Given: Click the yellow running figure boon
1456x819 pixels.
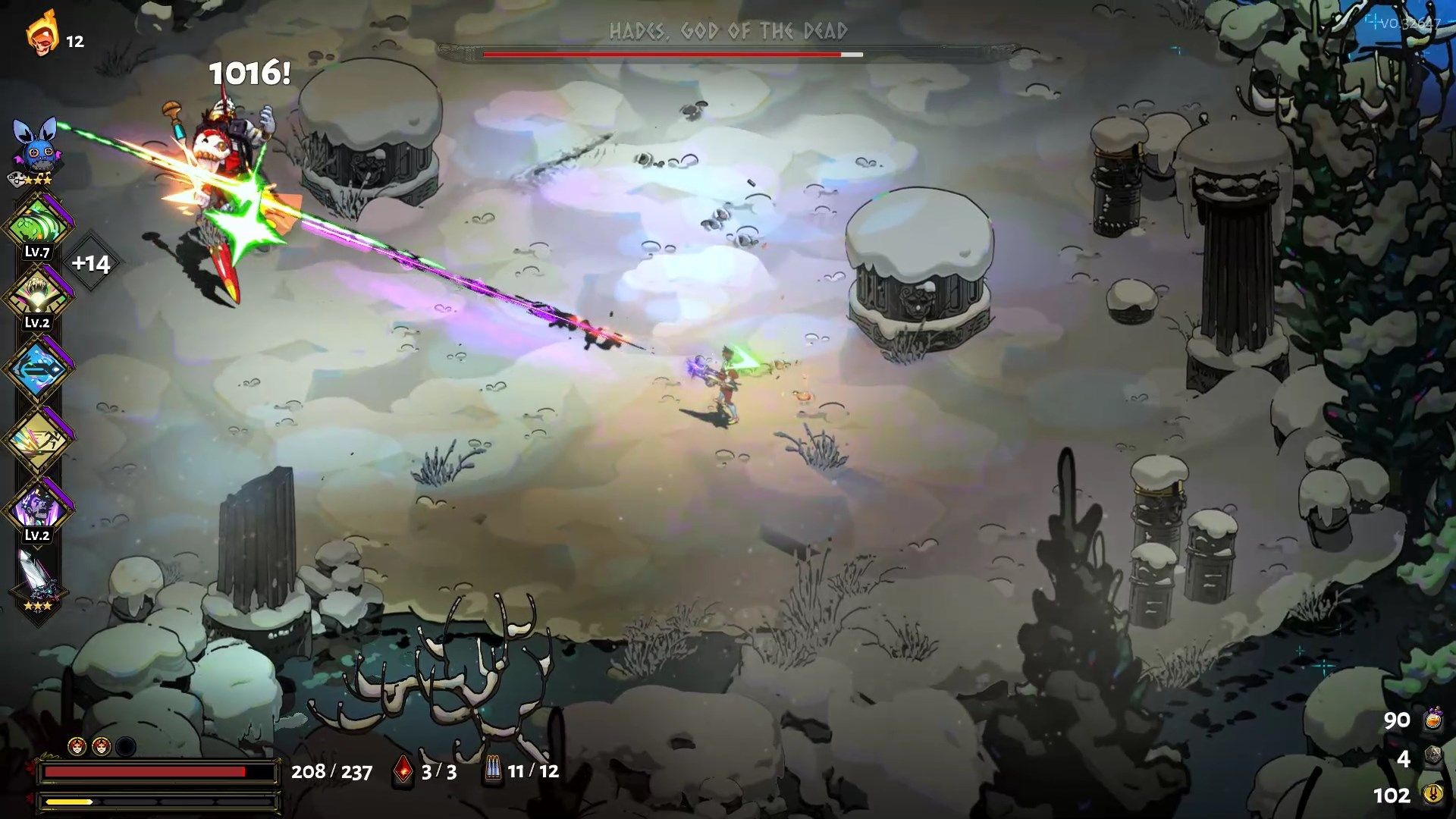Looking at the screenshot, I should pos(37,439).
